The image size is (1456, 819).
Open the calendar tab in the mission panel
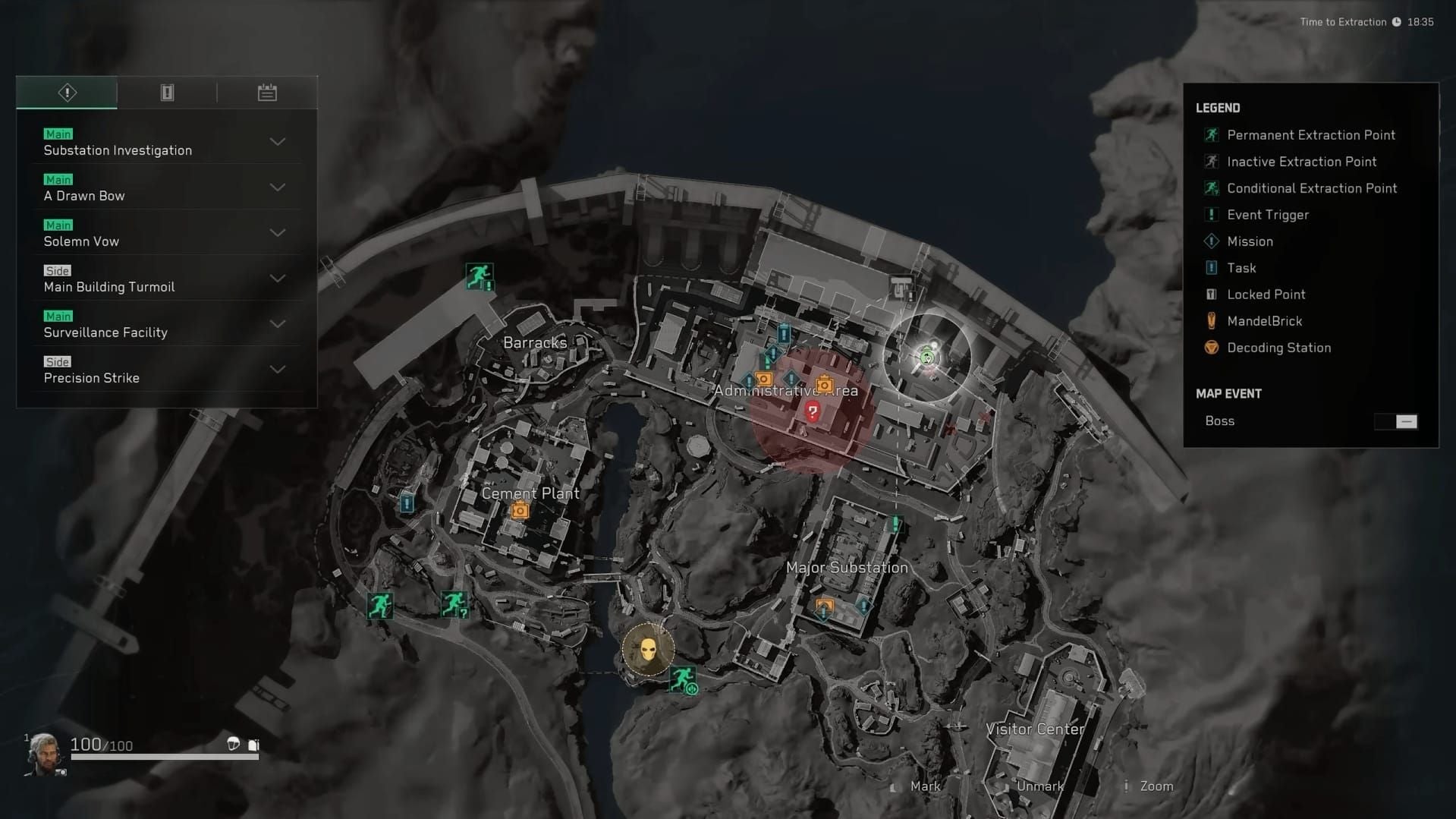267,92
